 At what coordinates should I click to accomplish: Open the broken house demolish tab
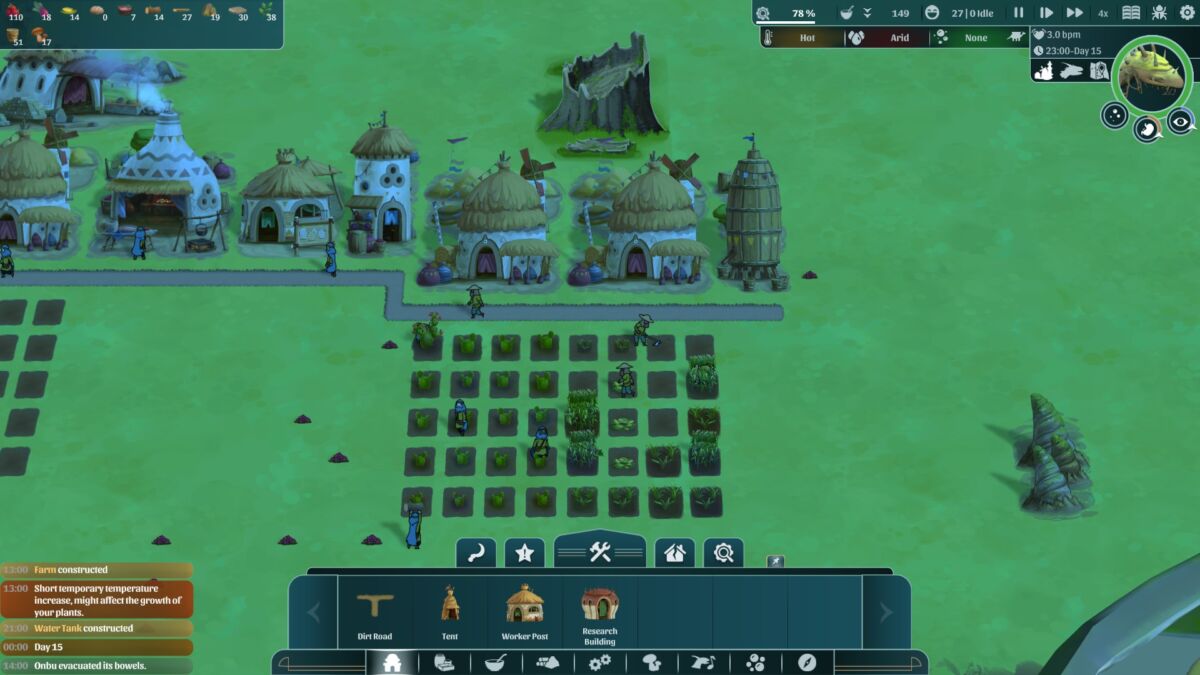[x=675, y=552]
